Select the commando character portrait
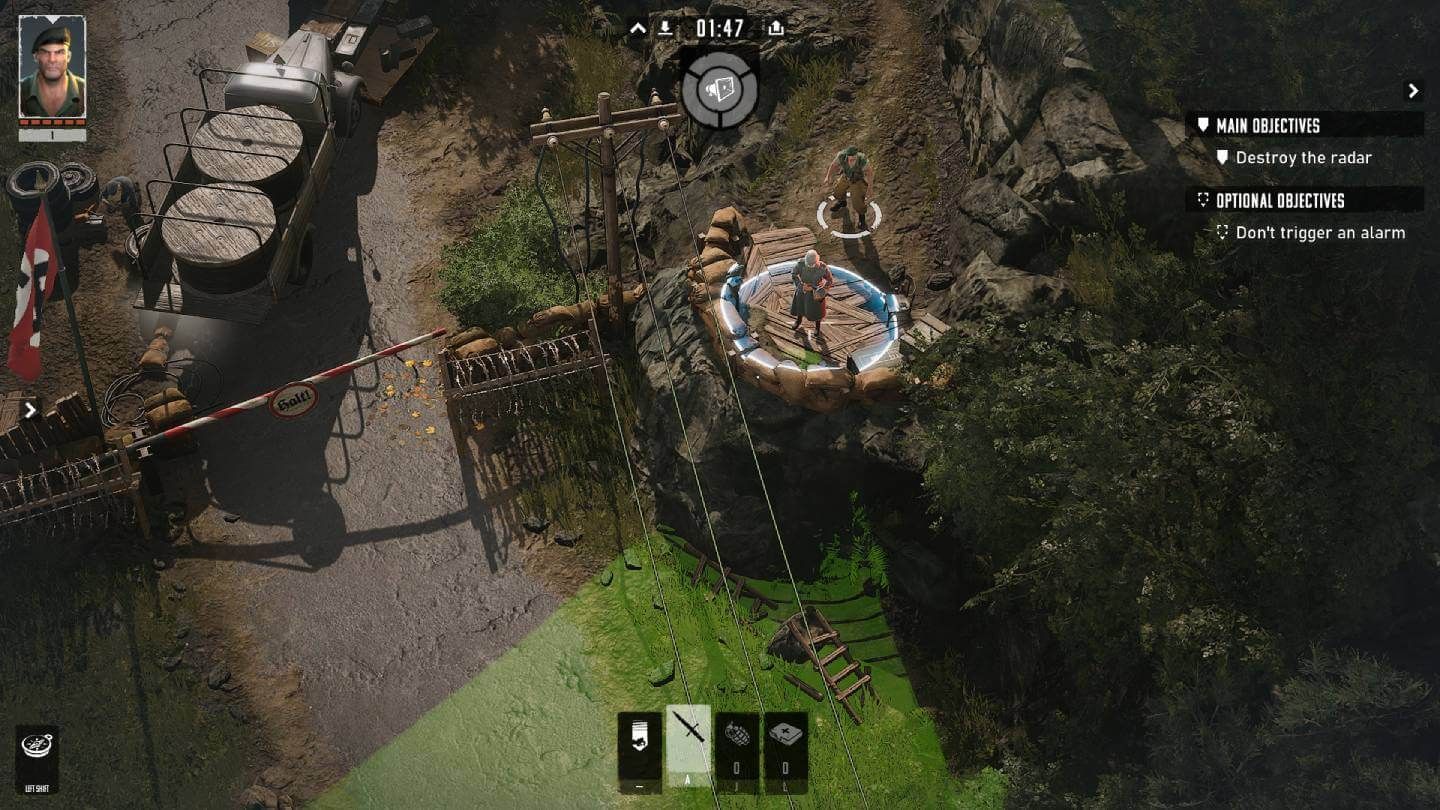This screenshot has width=1440, height=810. (52, 67)
